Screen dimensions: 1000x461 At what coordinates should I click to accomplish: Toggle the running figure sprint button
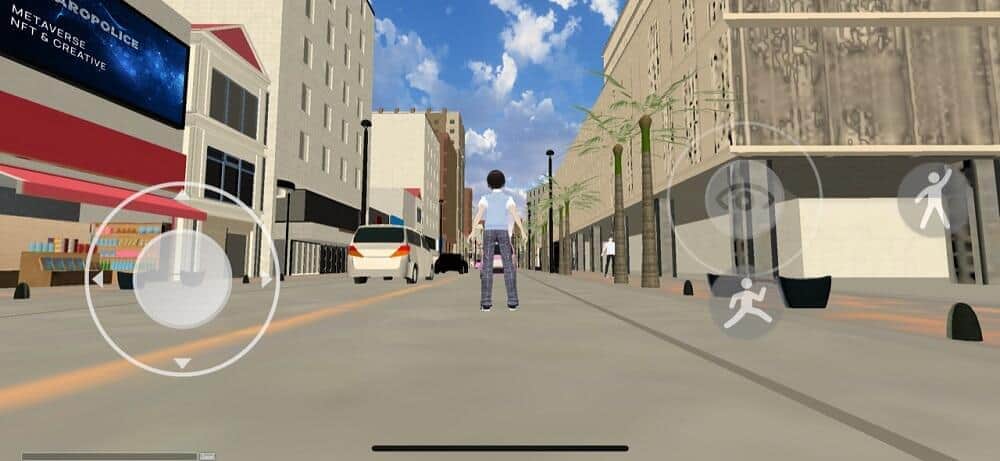point(747,304)
